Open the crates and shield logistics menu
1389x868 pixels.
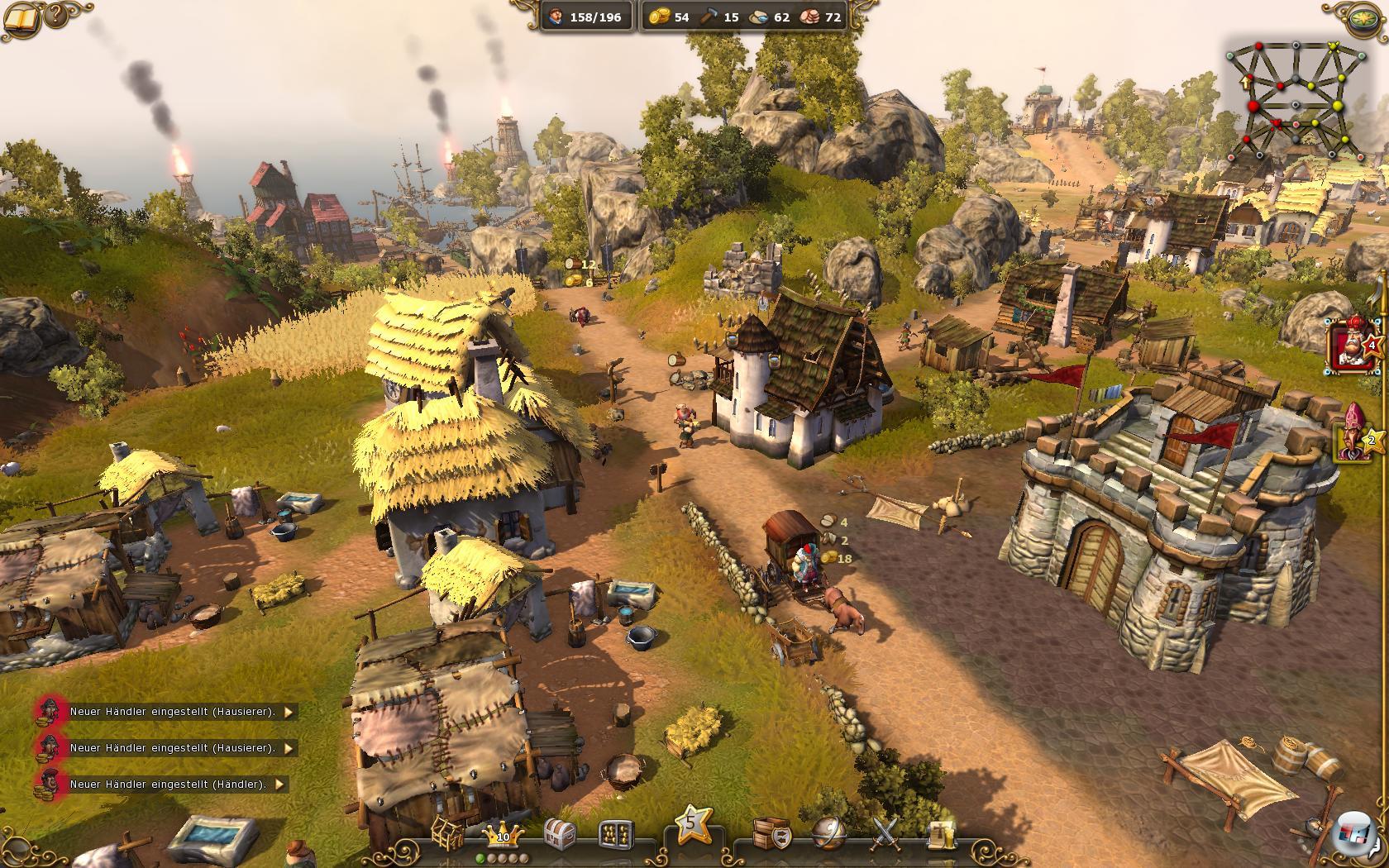(x=771, y=833)
